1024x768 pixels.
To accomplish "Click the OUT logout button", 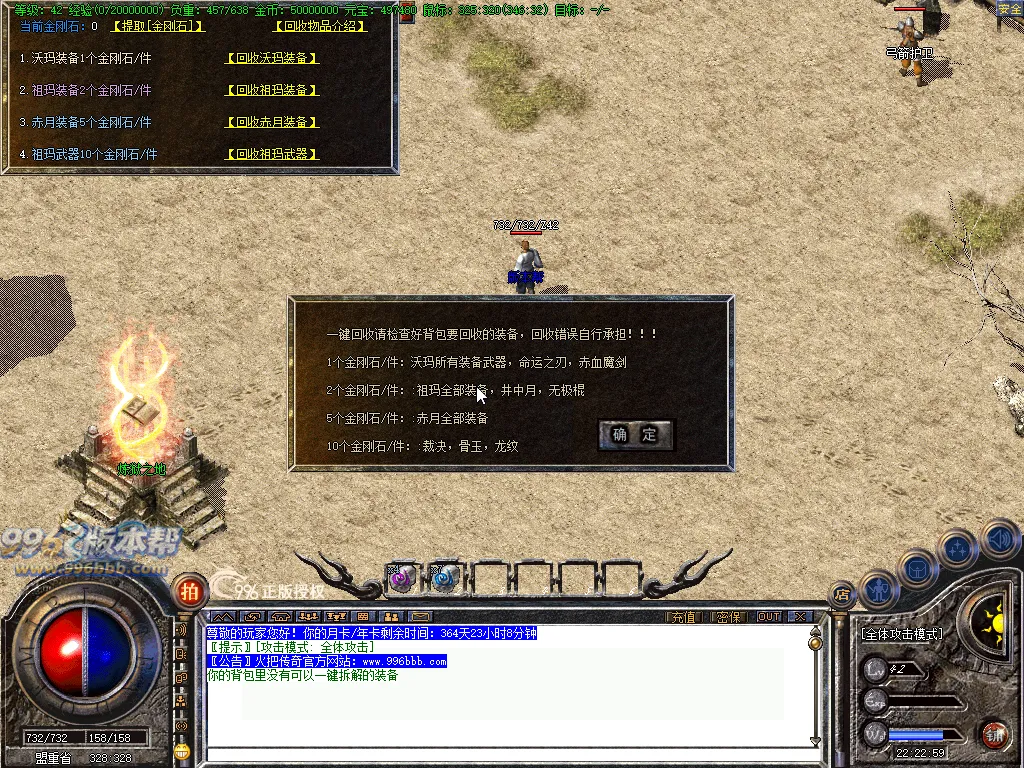I will [x=769, y=617].
